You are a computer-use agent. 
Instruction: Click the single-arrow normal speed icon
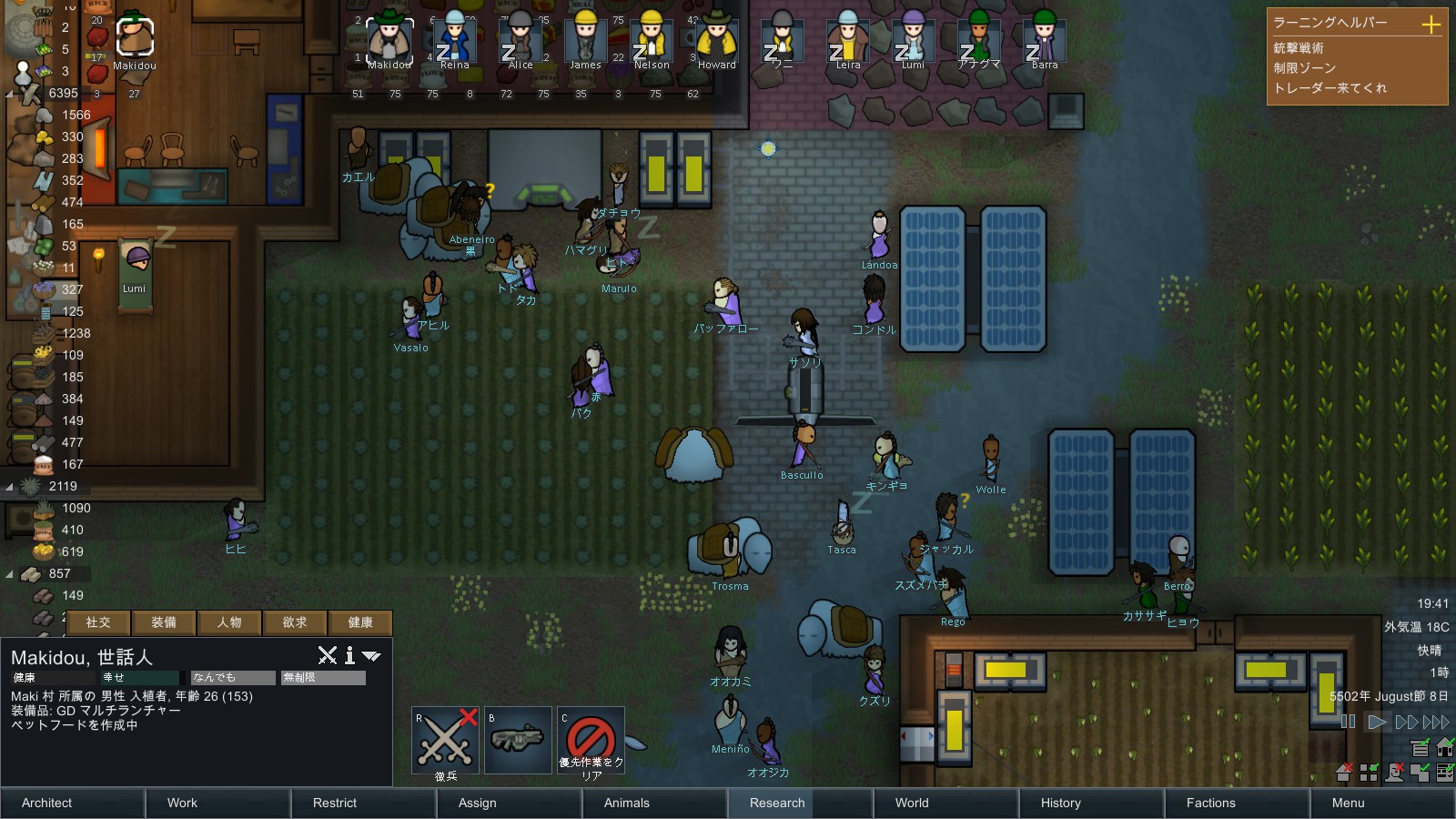1377,722
